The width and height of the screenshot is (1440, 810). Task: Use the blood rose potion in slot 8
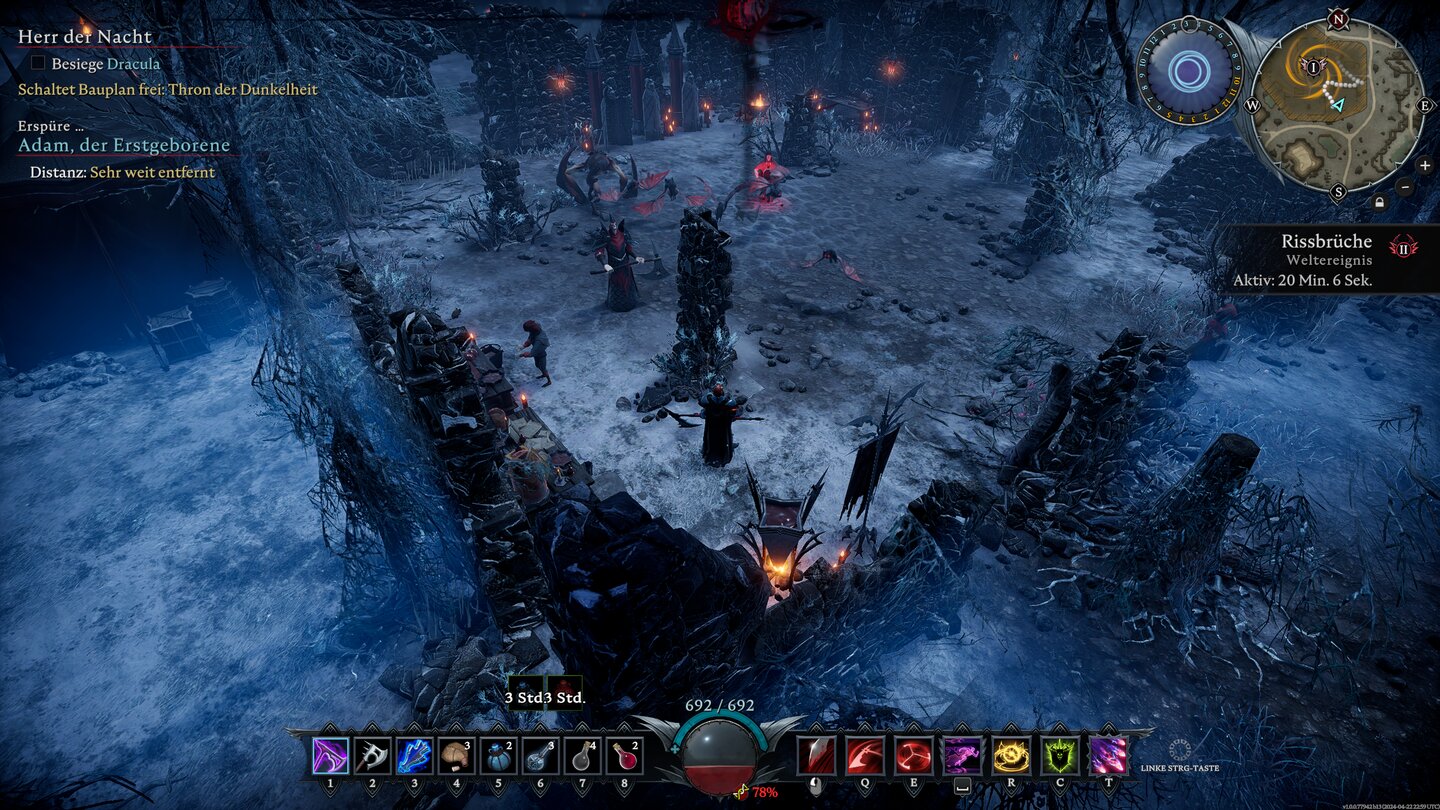coord(624,756)
